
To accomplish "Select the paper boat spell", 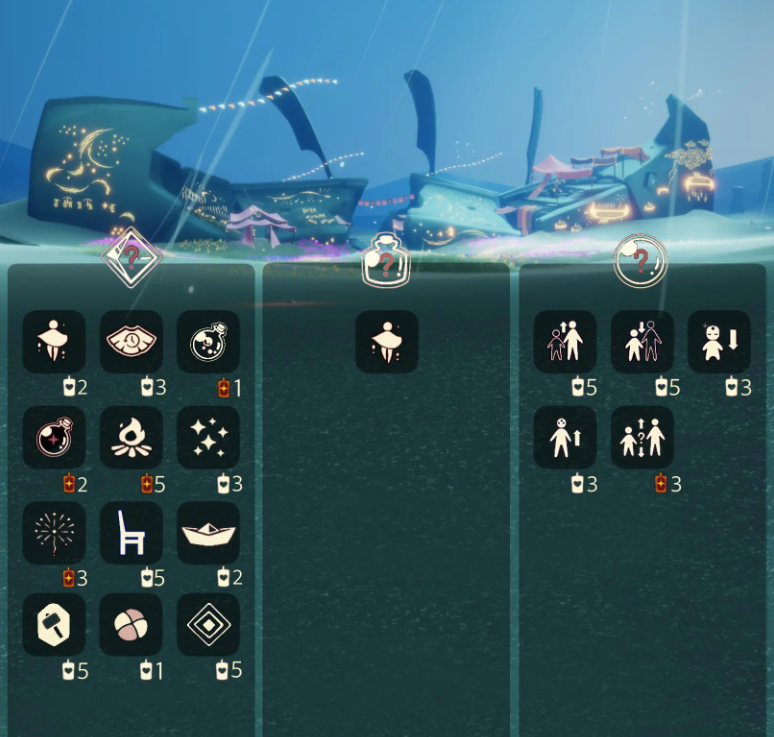I will [208, 532].
